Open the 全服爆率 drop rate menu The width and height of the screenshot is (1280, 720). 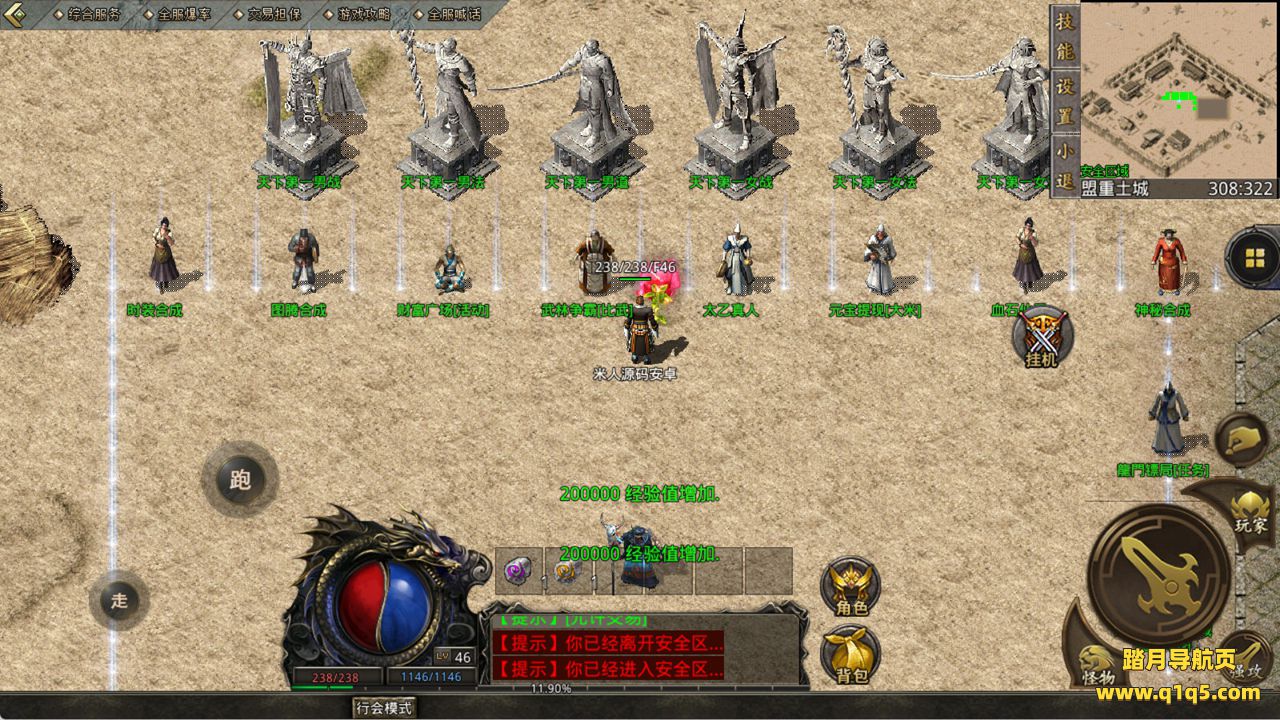click(x=182, y=14)
